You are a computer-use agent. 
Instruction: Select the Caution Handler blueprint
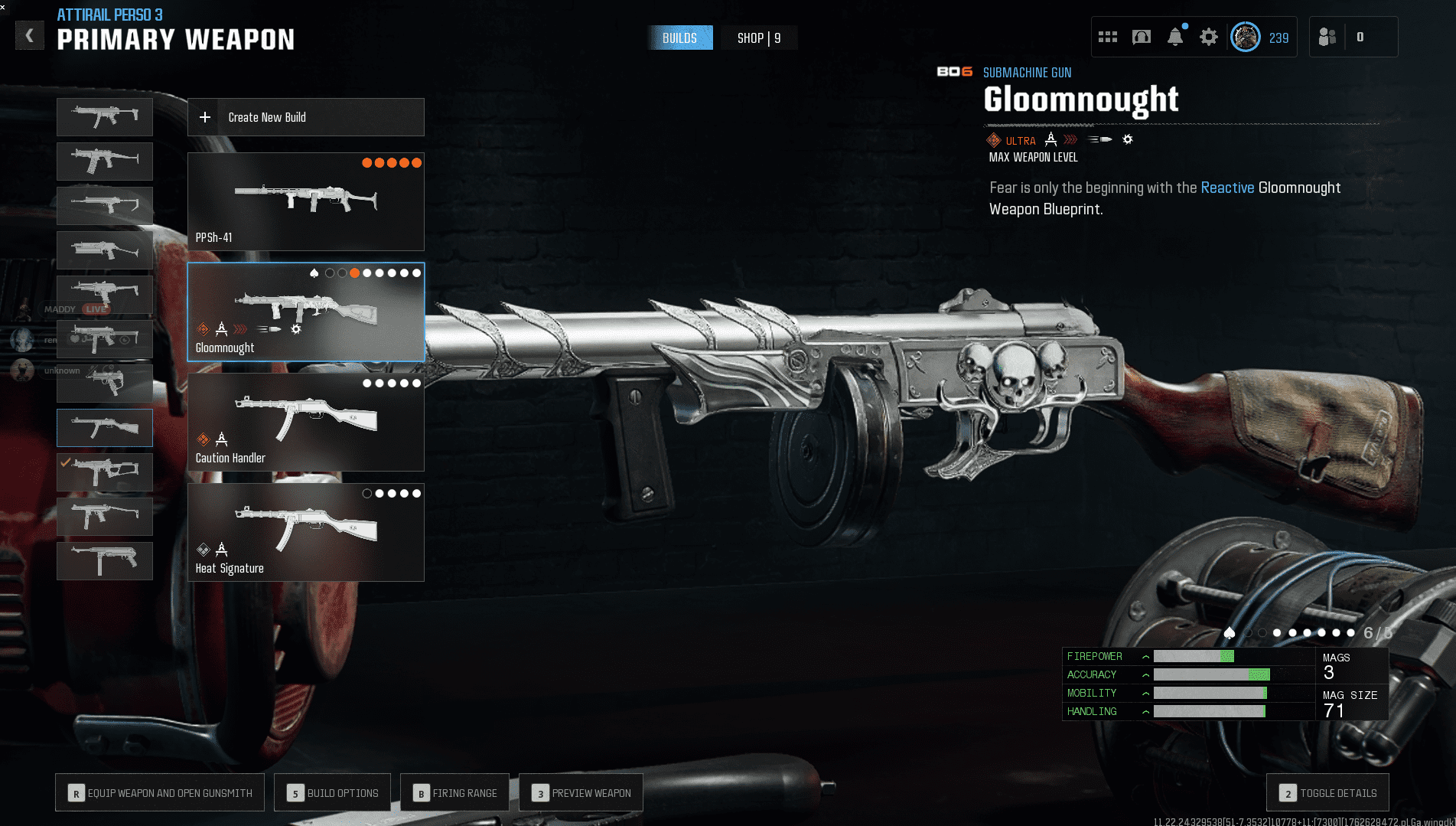tap(305, 422)
